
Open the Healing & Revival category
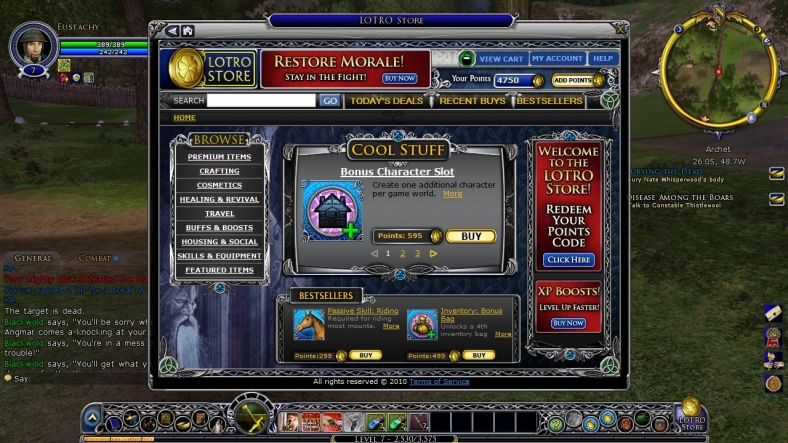[219, 199]
